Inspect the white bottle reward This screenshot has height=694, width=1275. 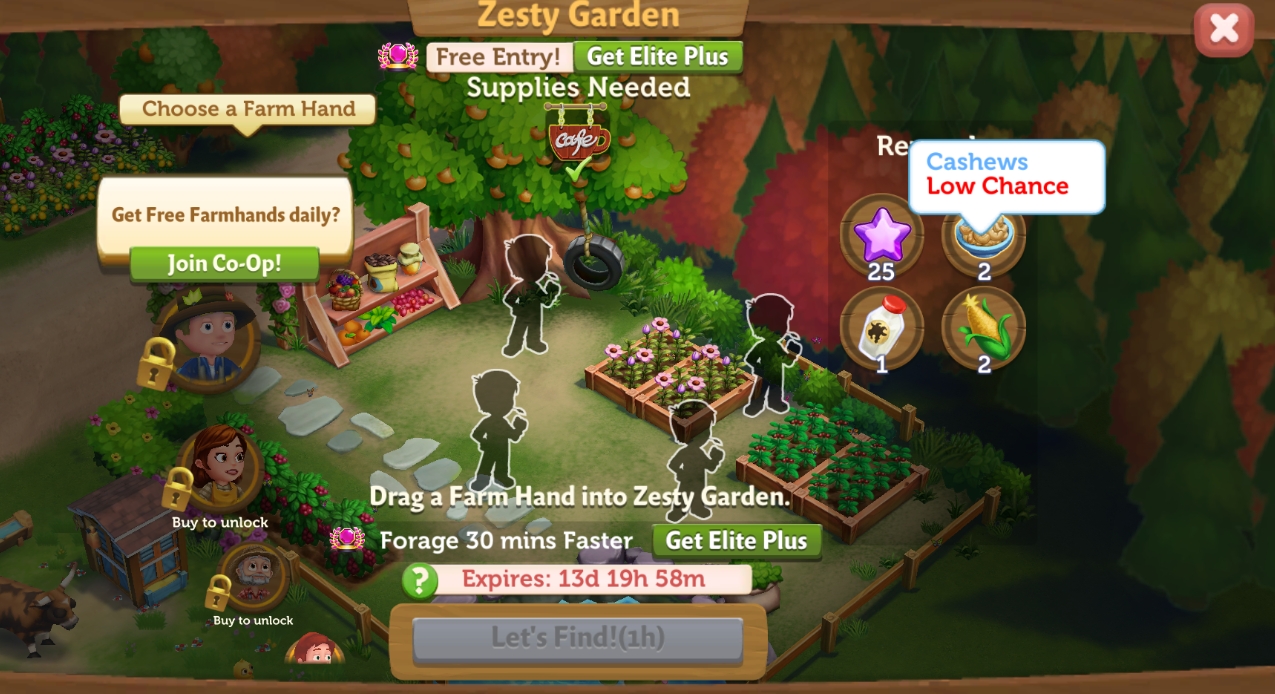[881, 327]
